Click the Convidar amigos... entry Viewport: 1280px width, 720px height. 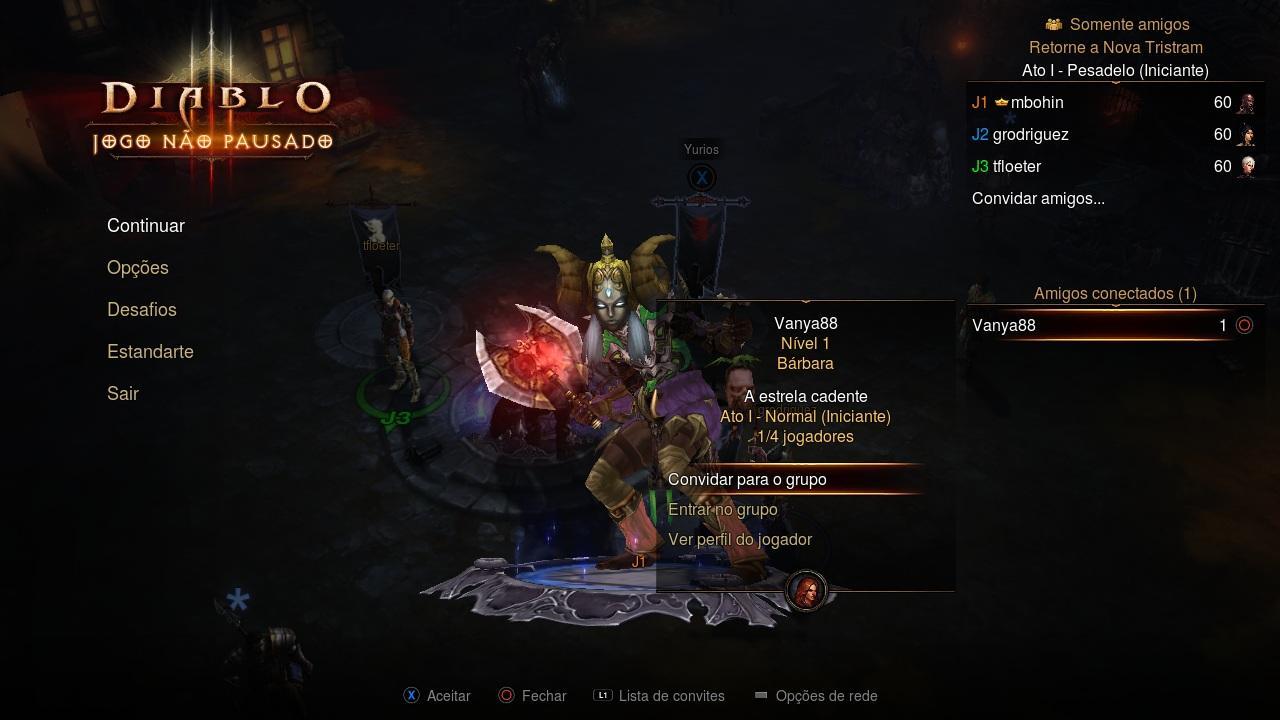point(1038,199)
